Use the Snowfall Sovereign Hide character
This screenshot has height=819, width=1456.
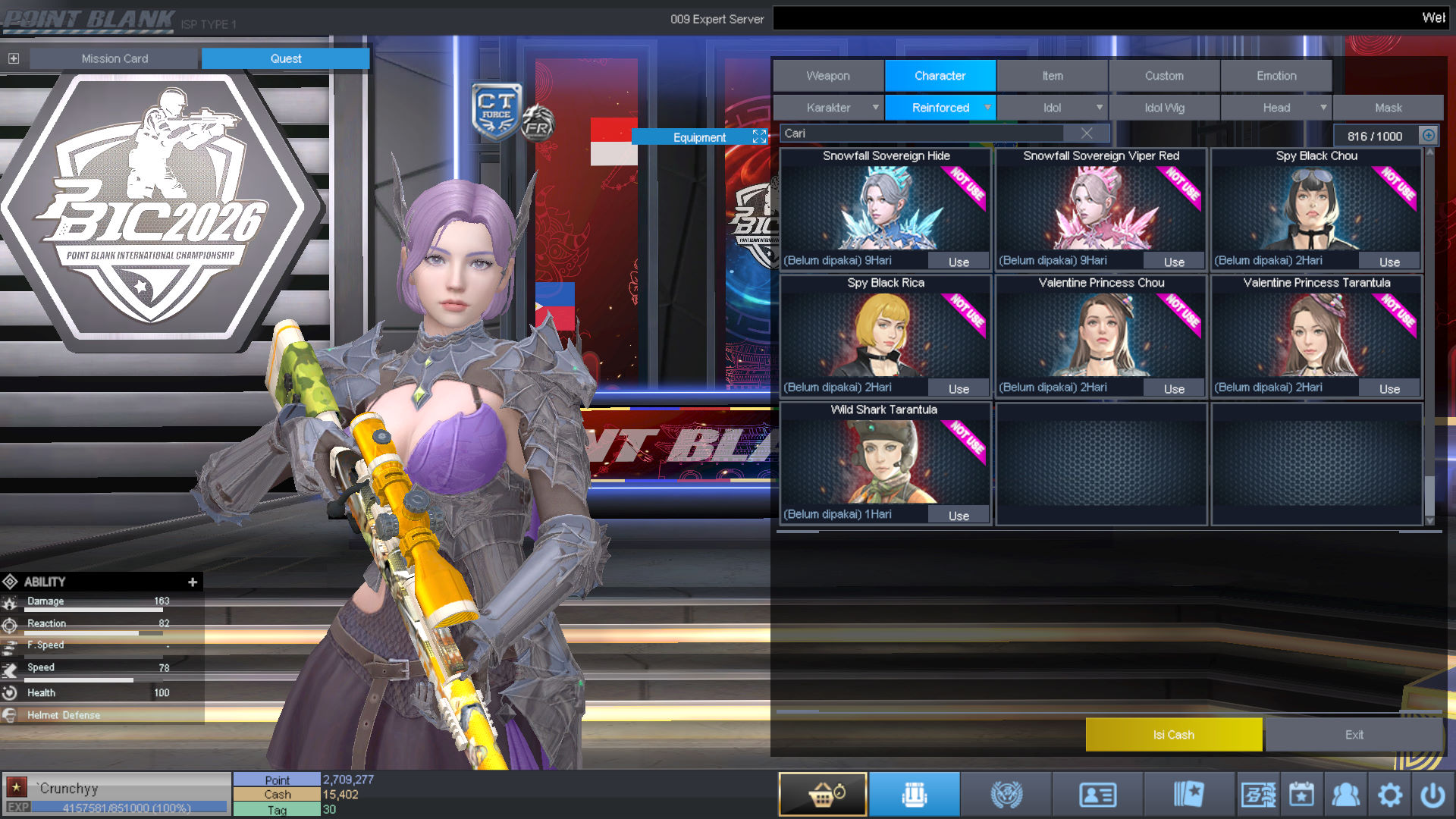click(959, 262)
